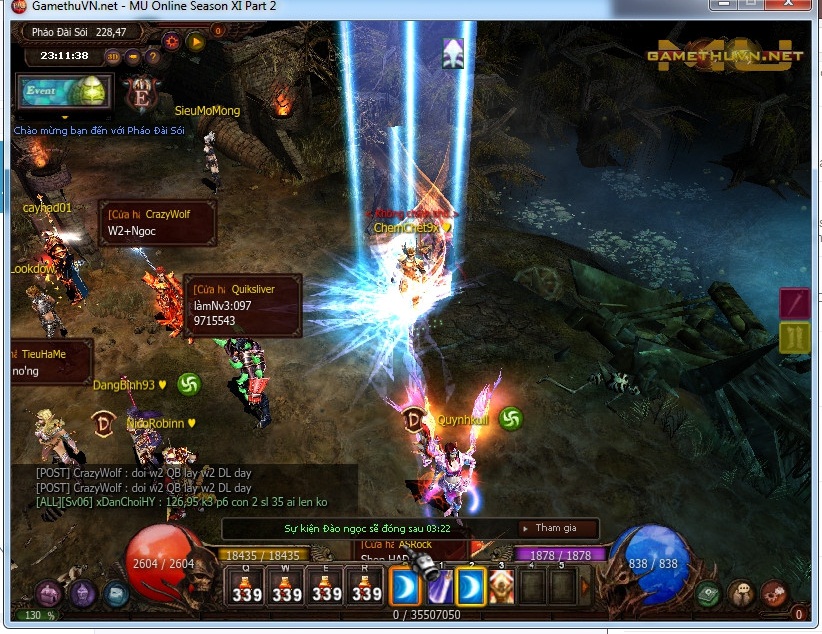Image resolution: width=822 pixels, height=634 pixels.
Task: Click the red winged E emblem icon
Action: [x=141, y=95]
